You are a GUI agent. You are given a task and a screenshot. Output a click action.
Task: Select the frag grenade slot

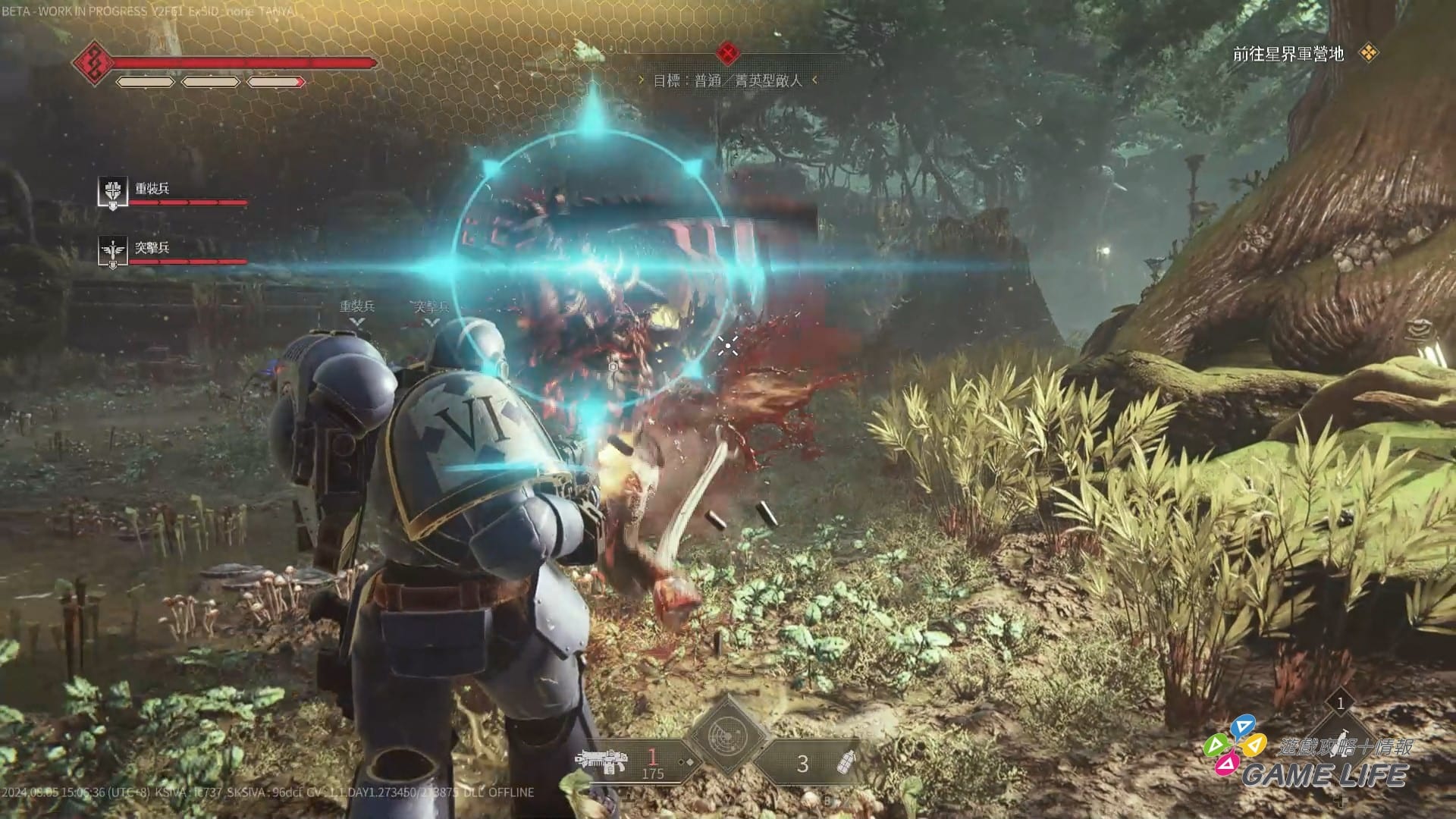pos(844,762)
